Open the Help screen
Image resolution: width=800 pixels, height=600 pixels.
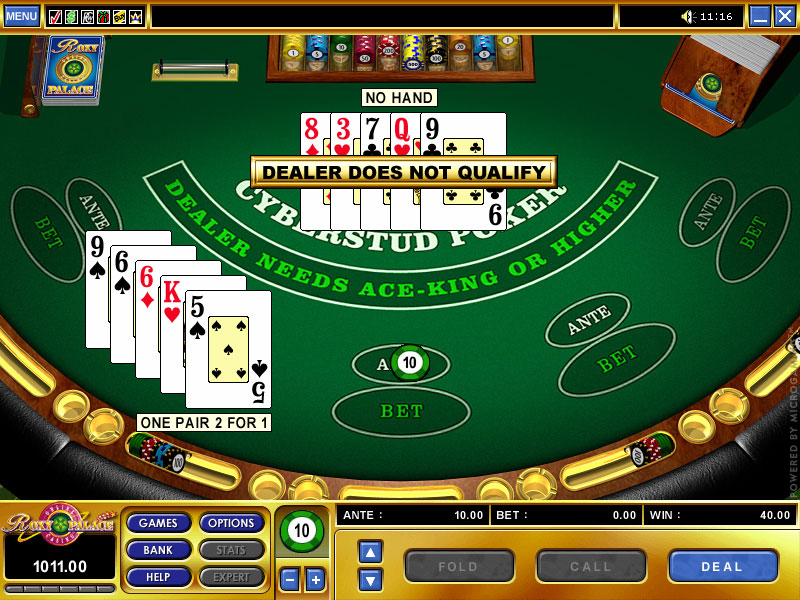click(158, 576)
